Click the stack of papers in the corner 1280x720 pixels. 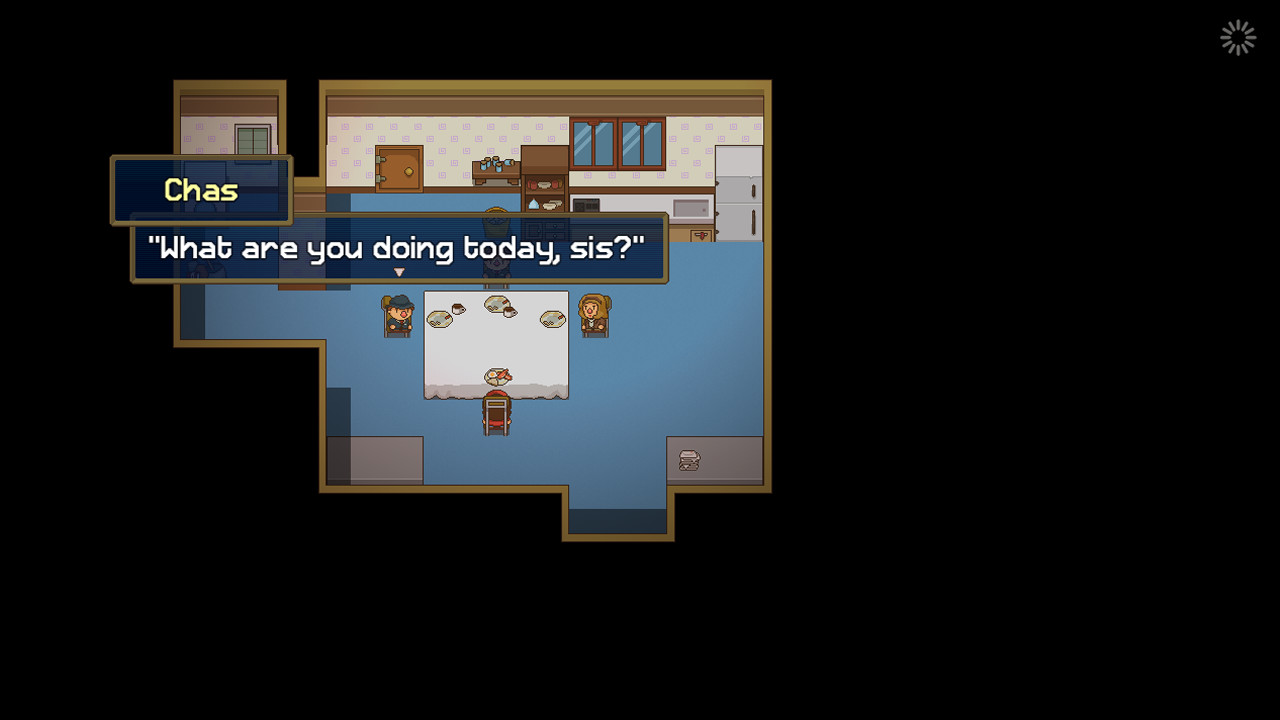688,459
